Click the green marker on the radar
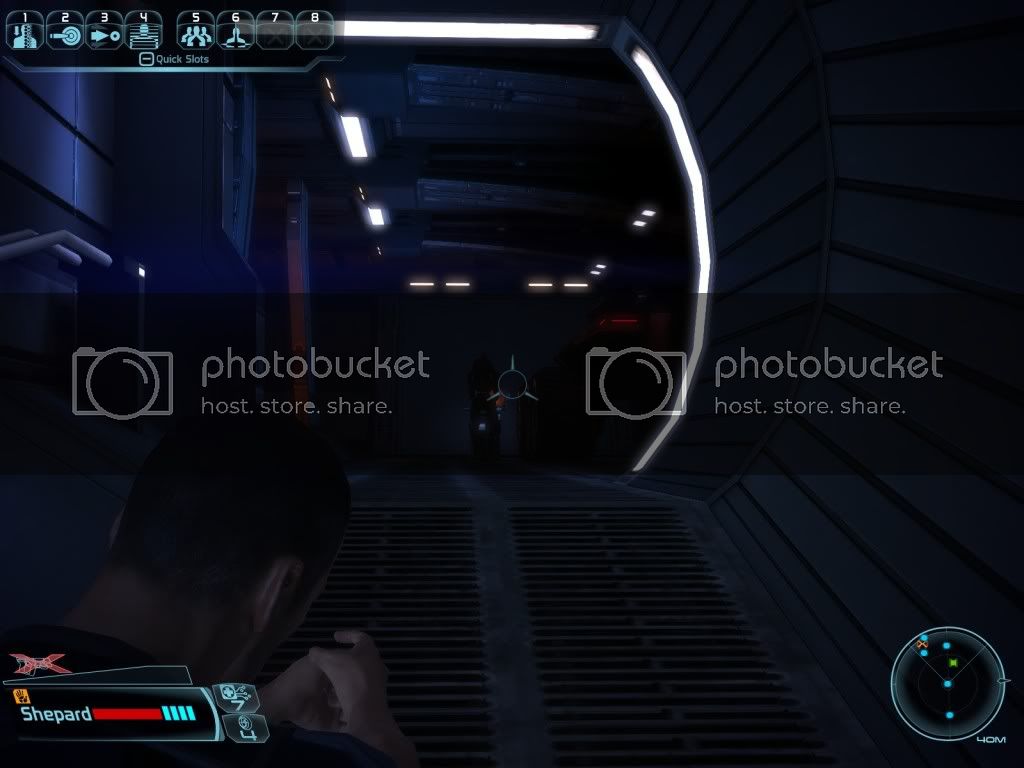 (x=953, y=663)
